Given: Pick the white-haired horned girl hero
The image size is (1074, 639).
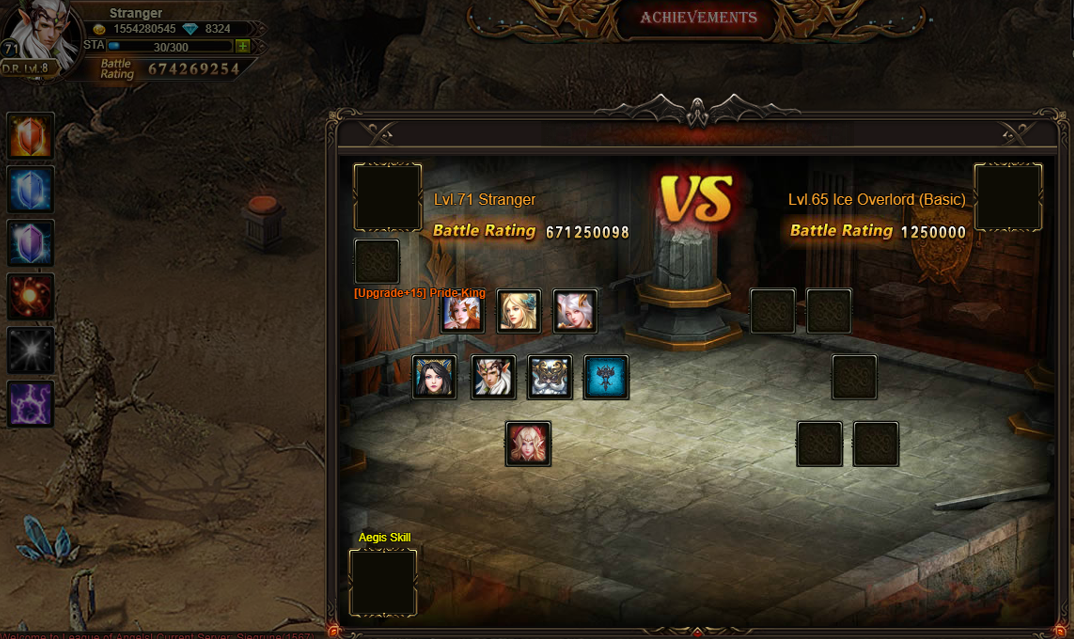Looking at the screenshot, I should point(575,312).
